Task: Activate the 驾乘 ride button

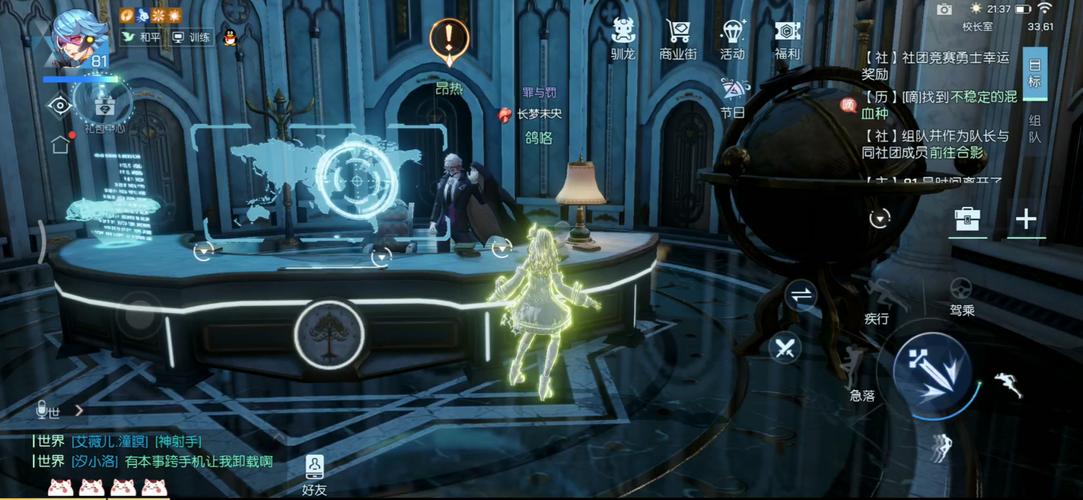Action: (961, 296)
